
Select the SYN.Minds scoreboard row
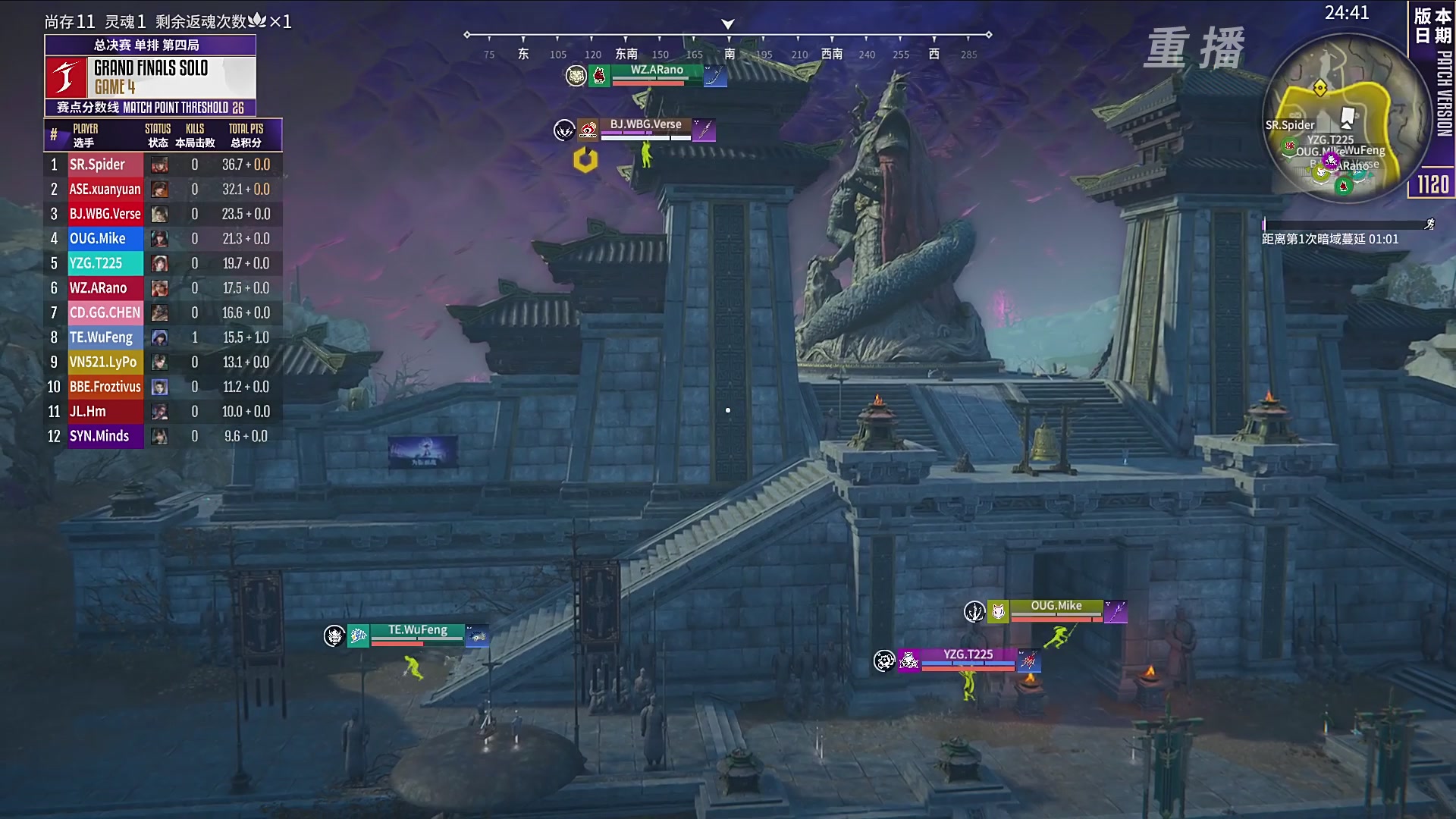(x=163, y=436)
